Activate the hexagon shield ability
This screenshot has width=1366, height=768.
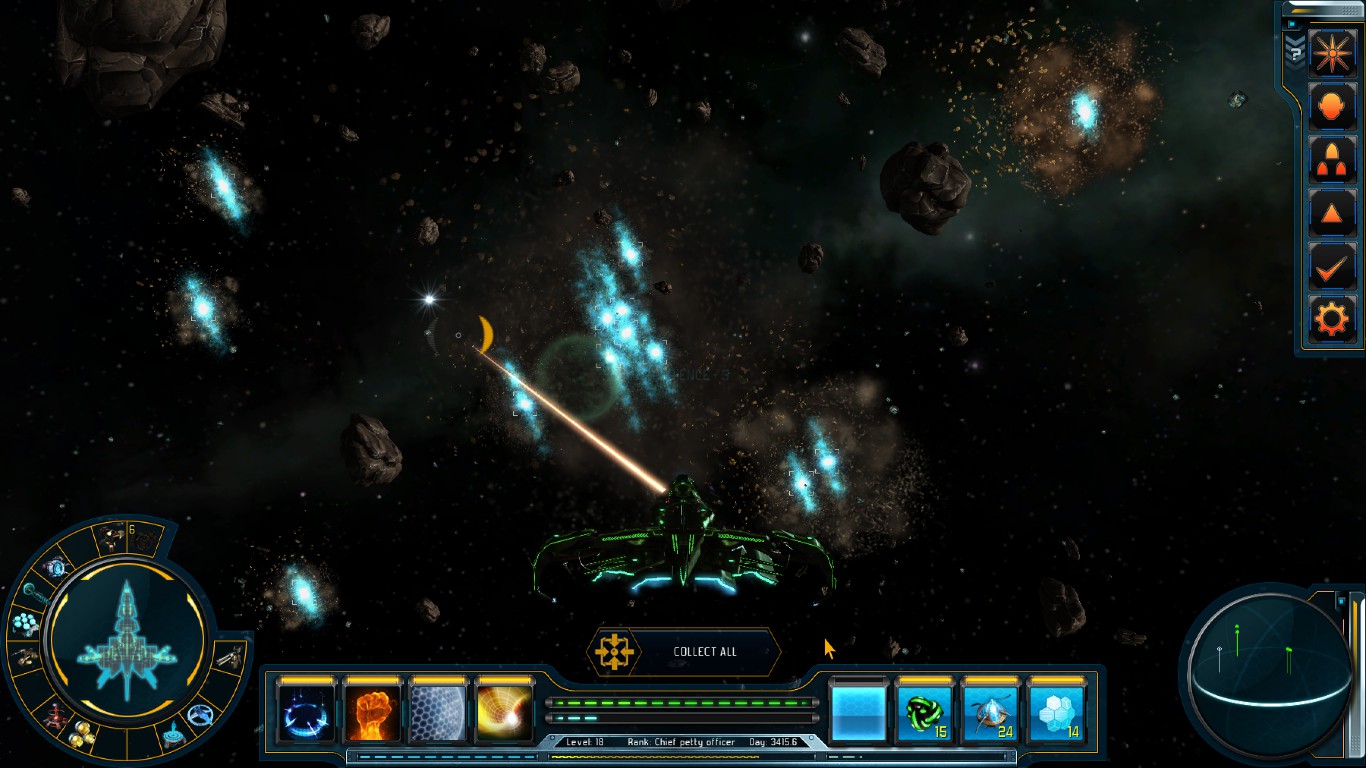[438, 713]
